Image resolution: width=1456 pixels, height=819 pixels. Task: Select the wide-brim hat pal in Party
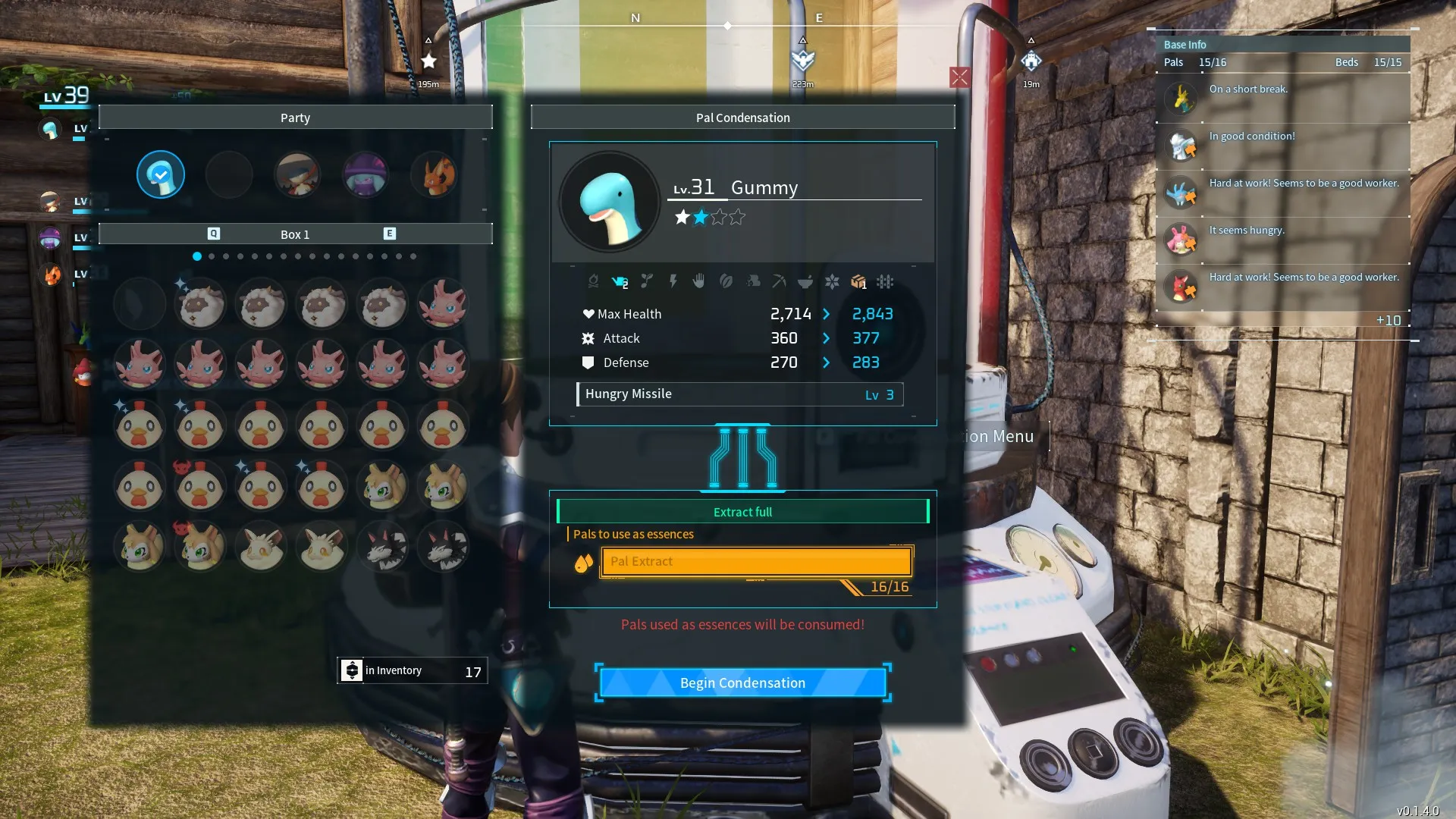pos(297,175)
